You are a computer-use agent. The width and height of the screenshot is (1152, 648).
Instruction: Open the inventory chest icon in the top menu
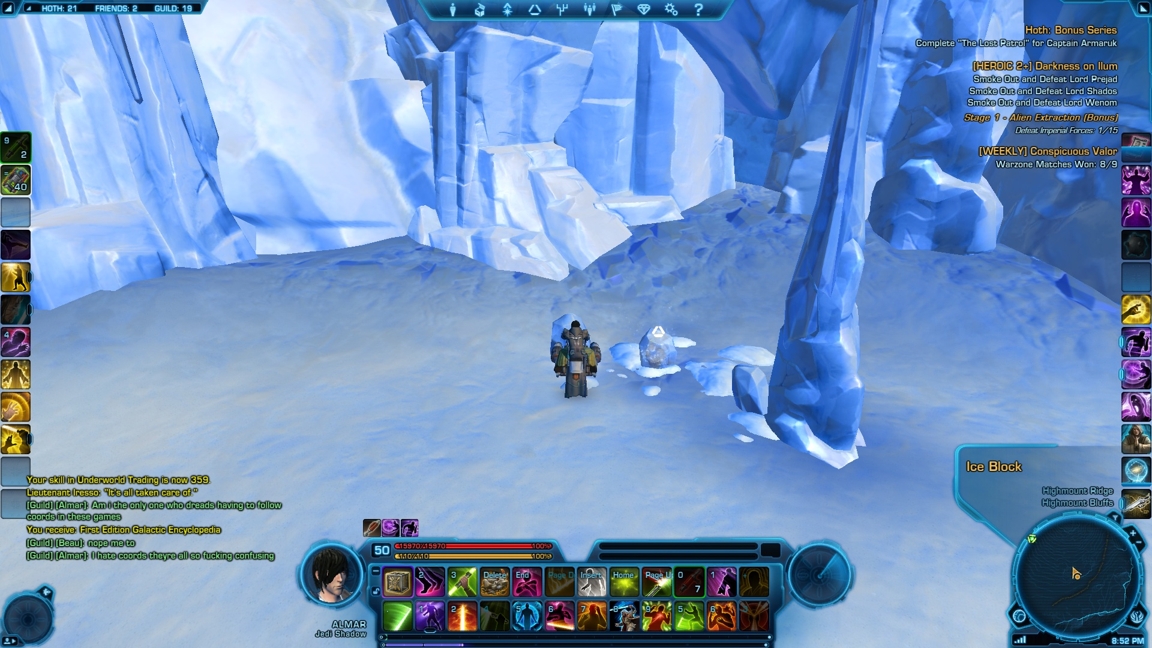pos(480,10)
